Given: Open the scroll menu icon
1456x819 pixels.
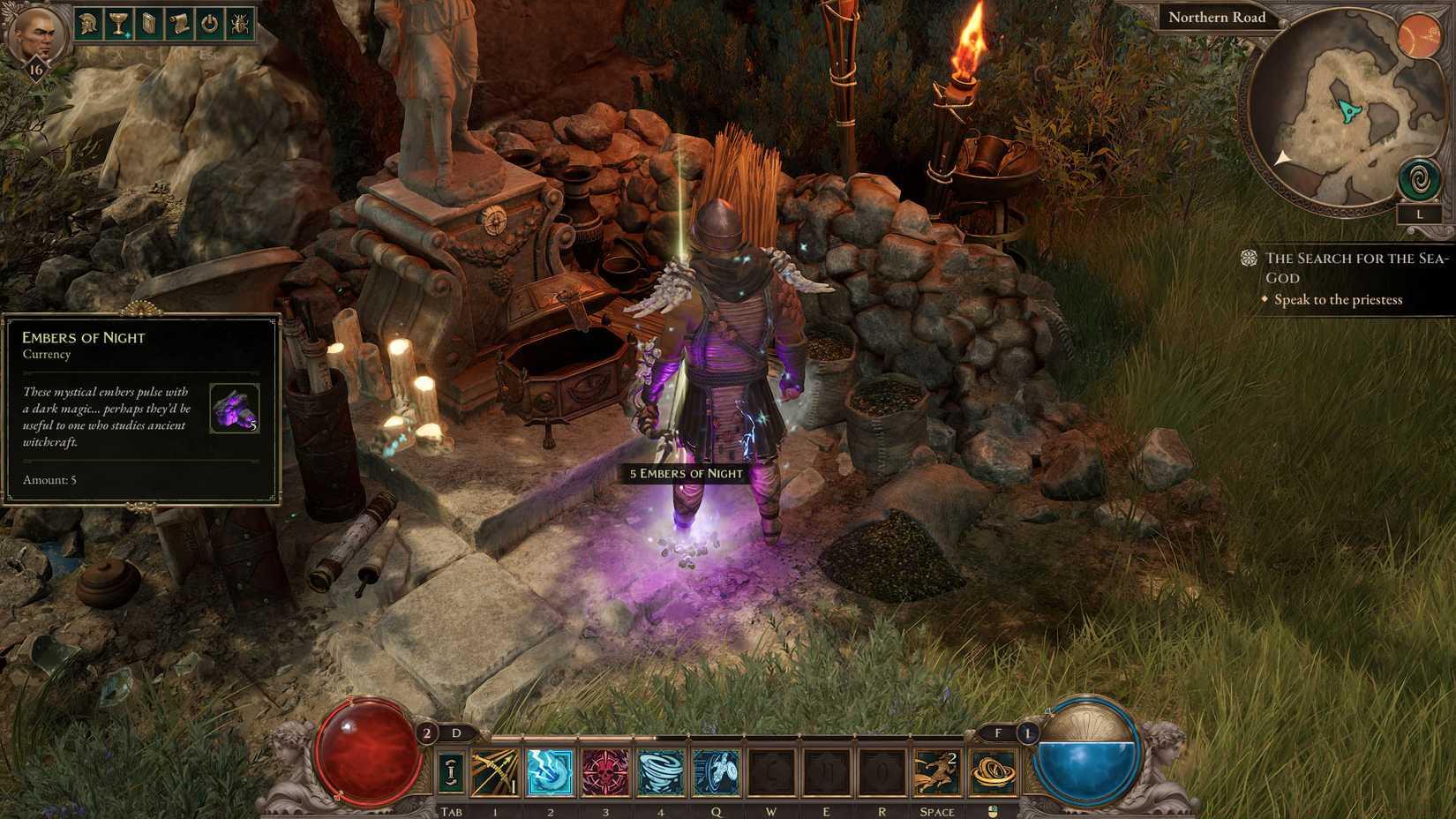Looking at the screenshot, I should [x=179, y=24].
